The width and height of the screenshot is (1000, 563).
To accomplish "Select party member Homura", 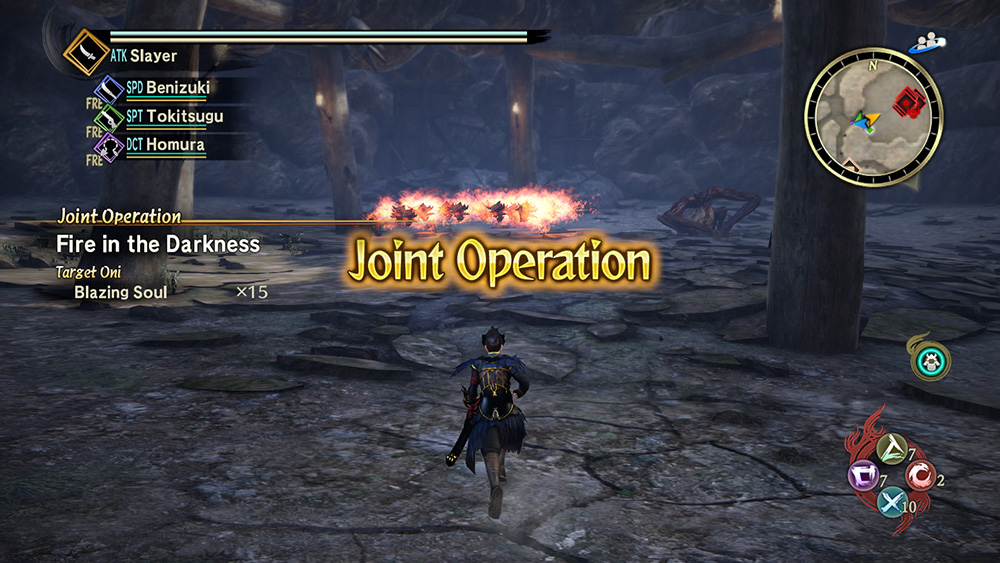I will coord(175,145).
